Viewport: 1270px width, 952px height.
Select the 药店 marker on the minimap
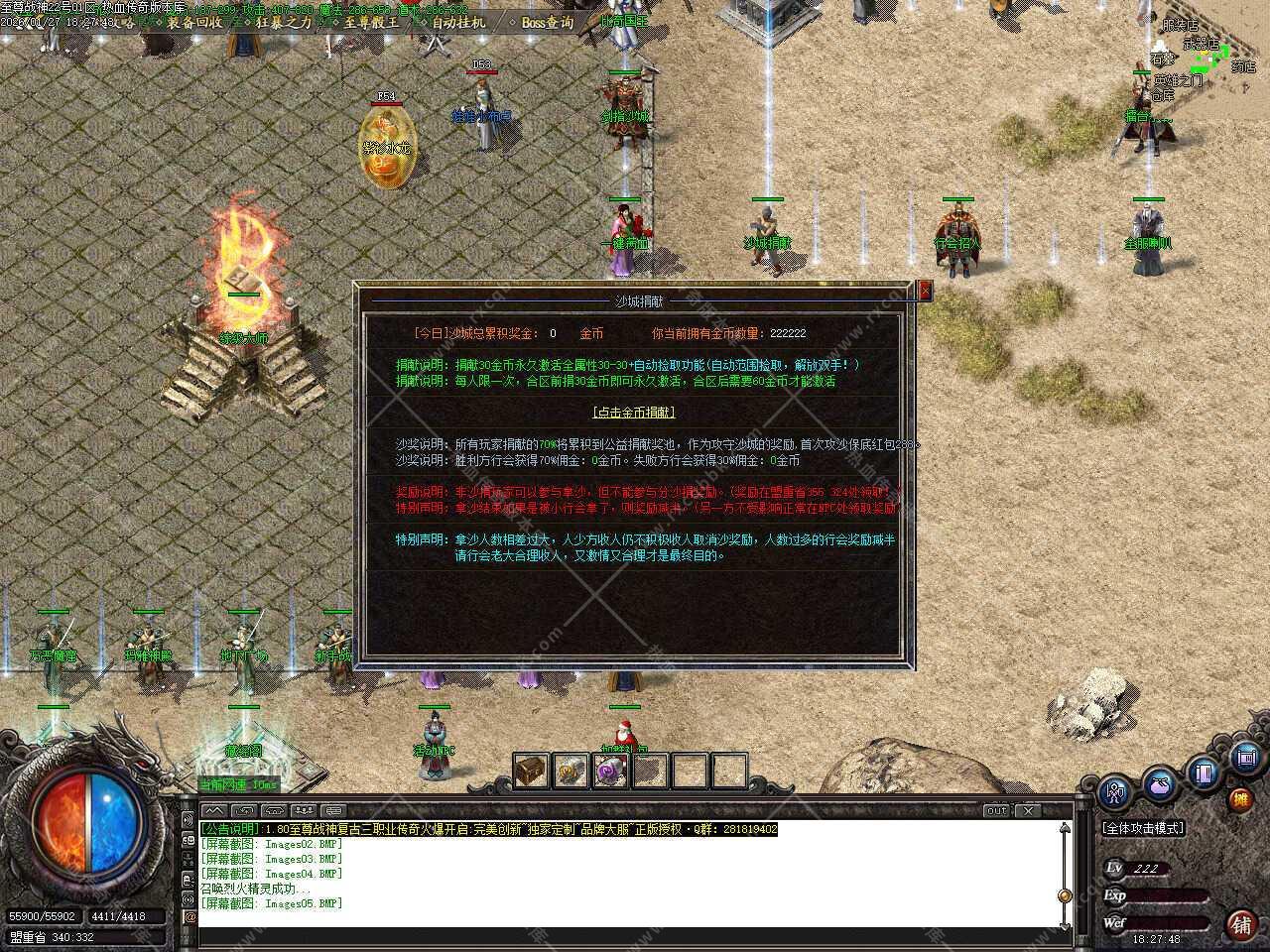click(x=1243, y=67)
